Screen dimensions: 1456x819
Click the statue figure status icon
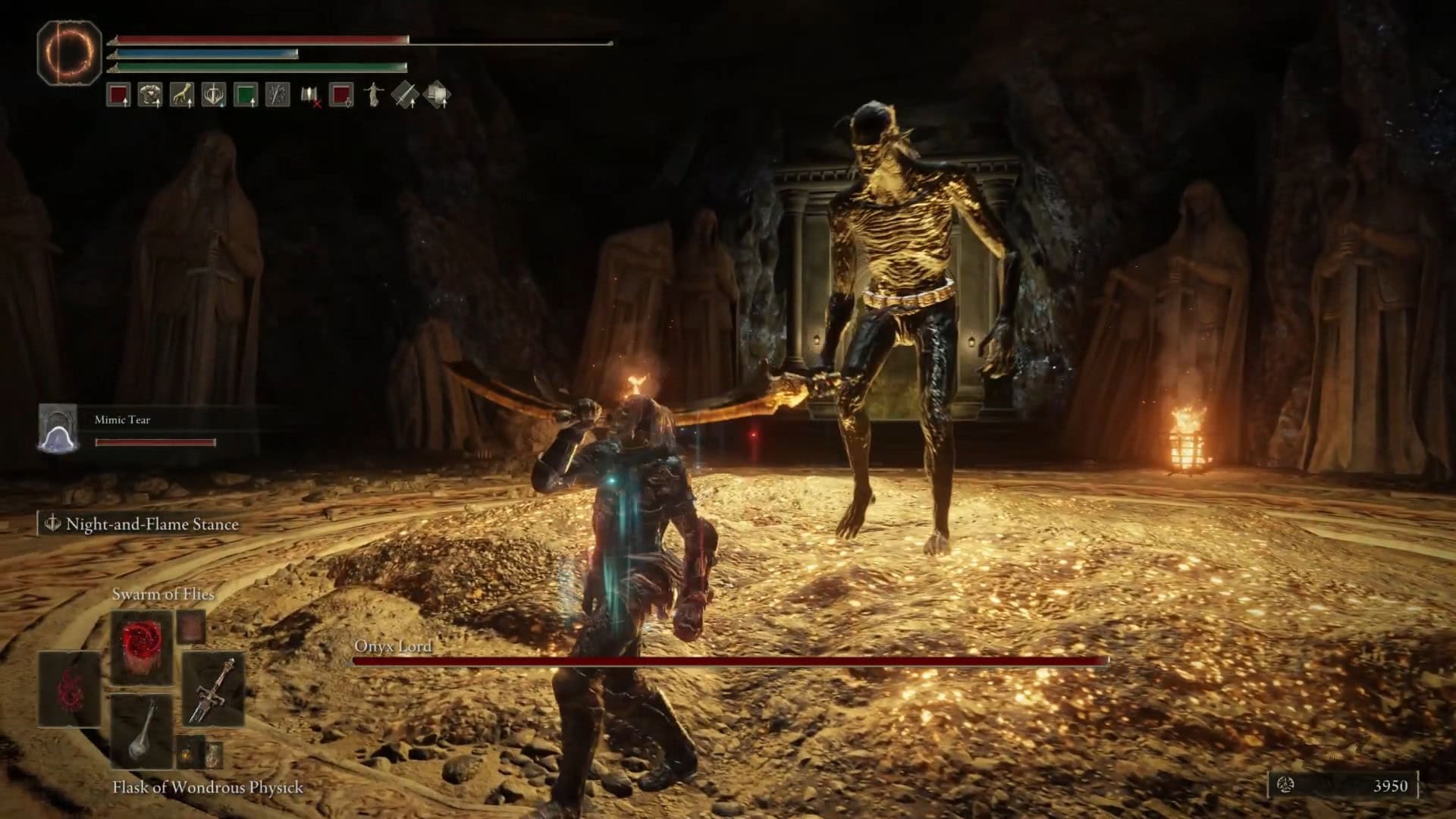coord(373,95)
